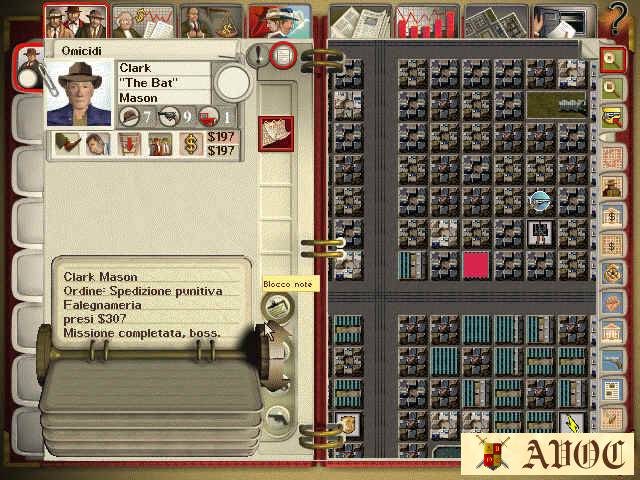This screenshot has width=640, height=480.
Task: Switch to the accountant money tab
Action: pos(143,20)
